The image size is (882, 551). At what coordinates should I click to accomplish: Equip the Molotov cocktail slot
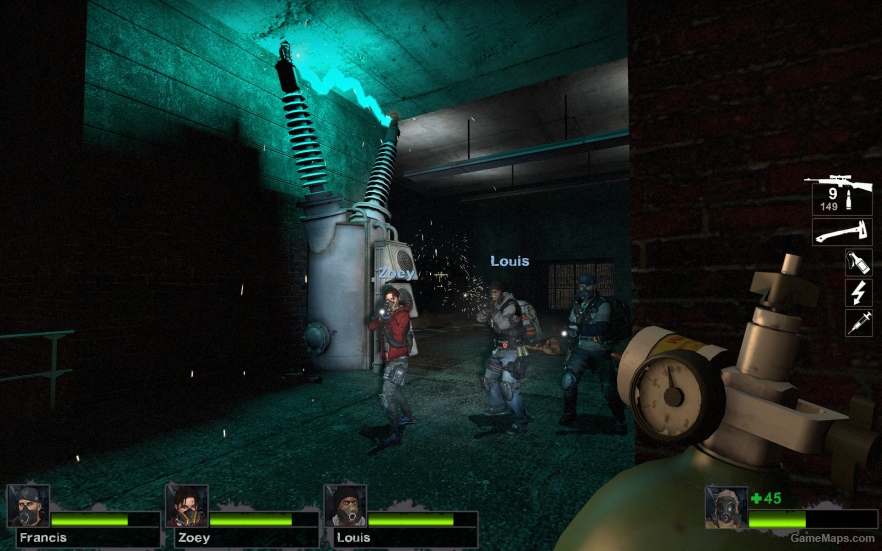858,264
